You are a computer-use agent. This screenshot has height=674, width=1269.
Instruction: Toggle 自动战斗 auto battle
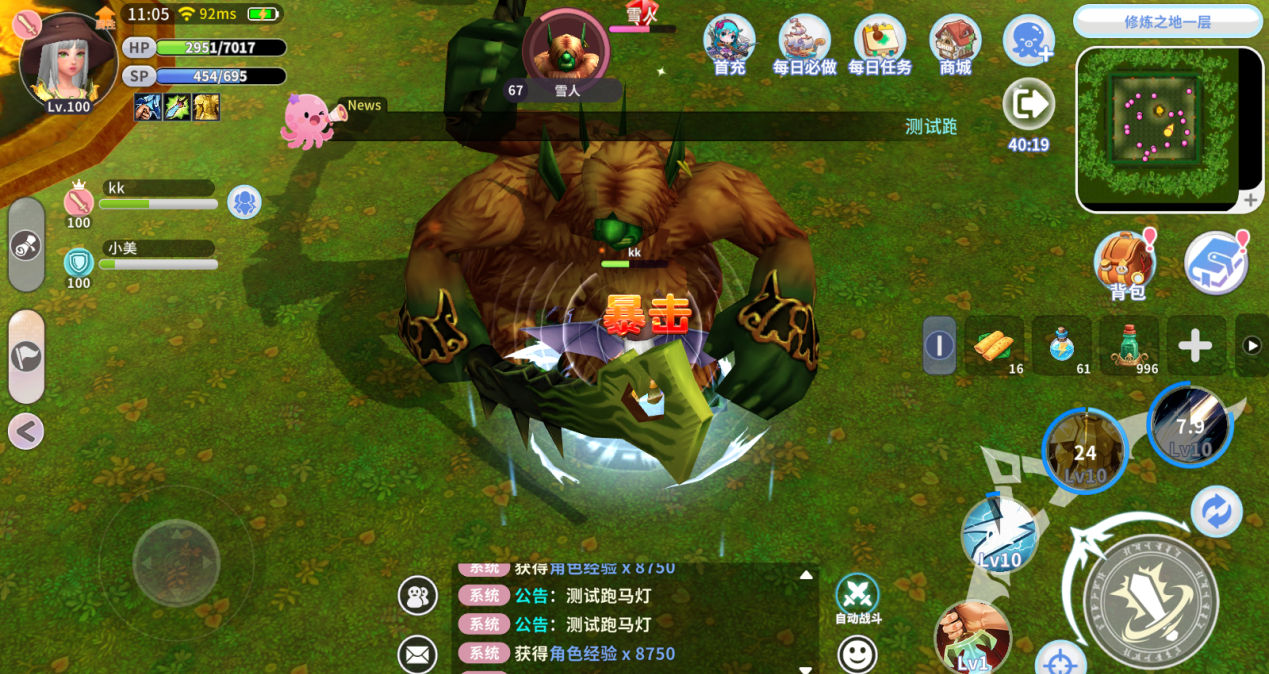857,596
